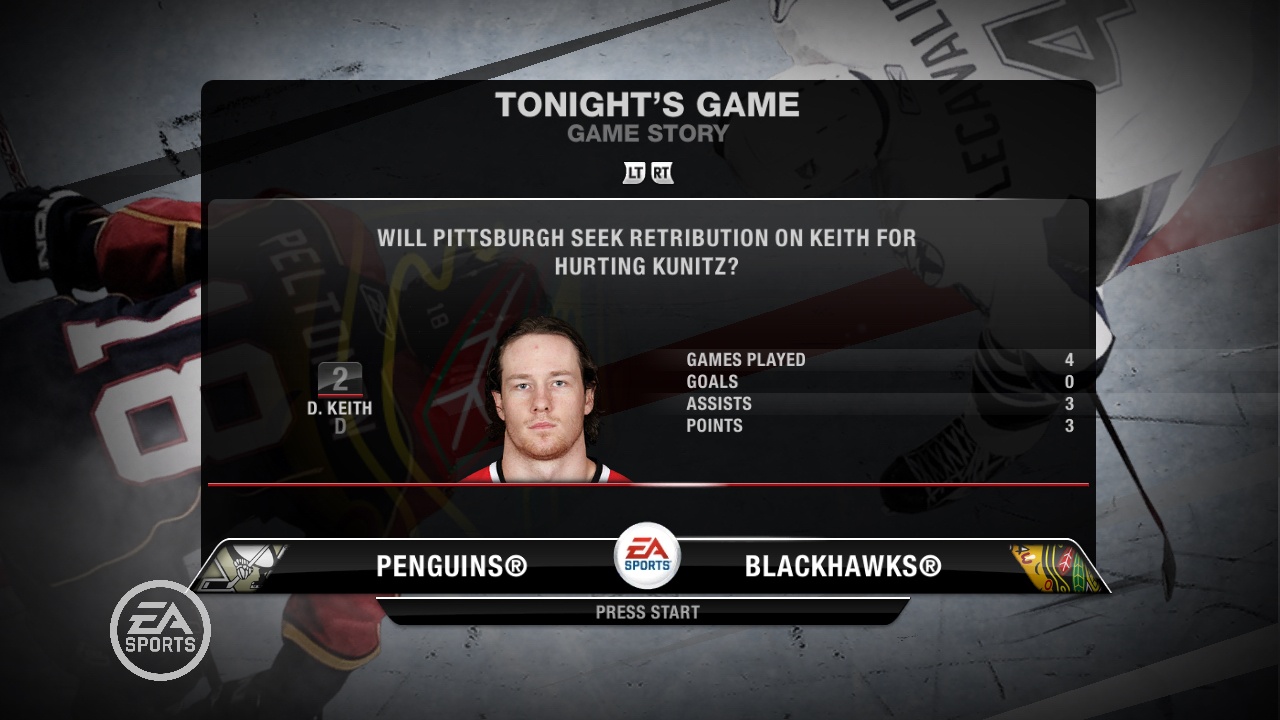Click the red story progress bar
The height and width of the screenshot is (720, 1280).
(650, 487)
